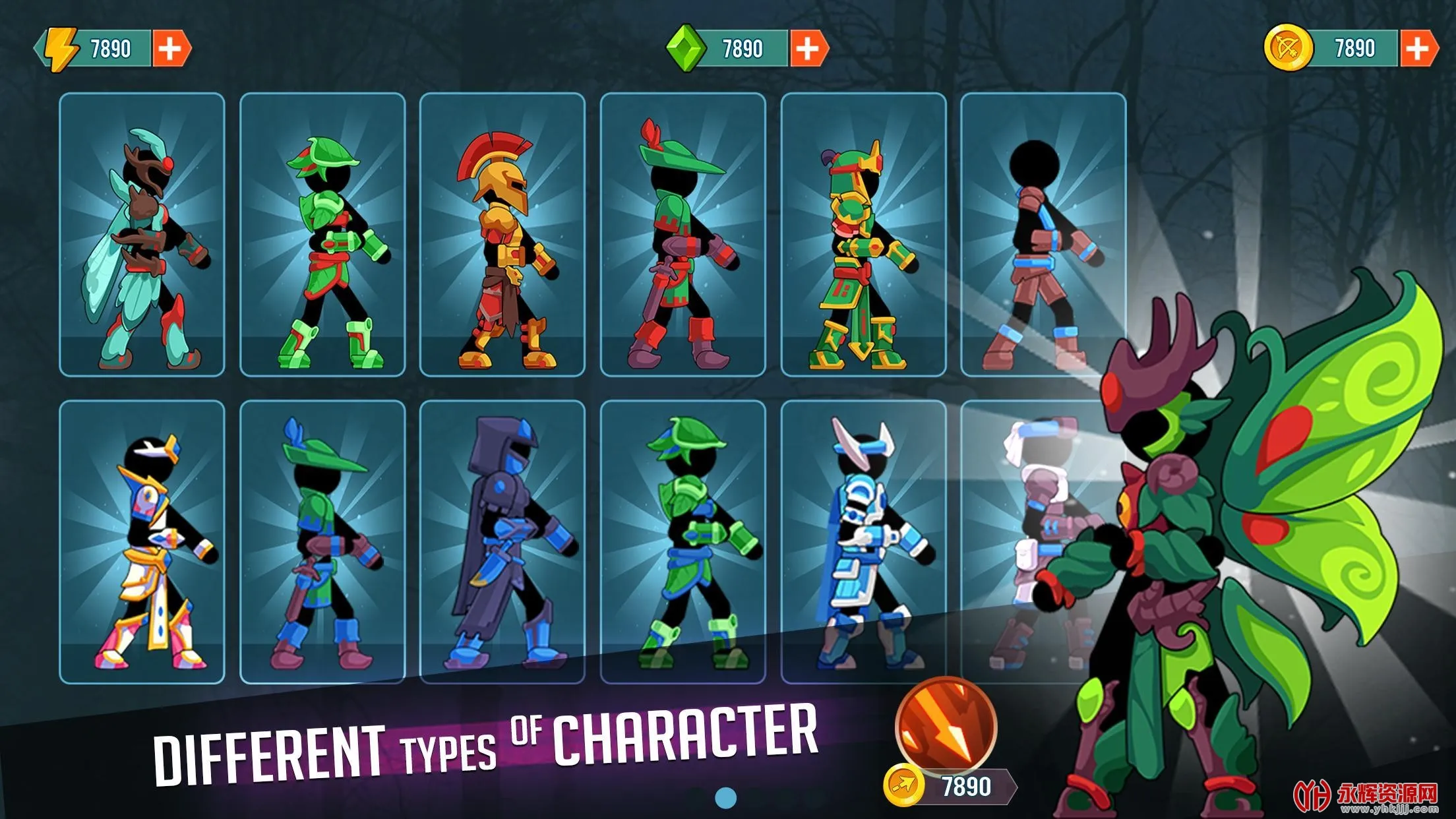This screenshot has width=1456, height=819.
Task: Select the plain-headed stickman with pink armor
Action: point(1043,235)
